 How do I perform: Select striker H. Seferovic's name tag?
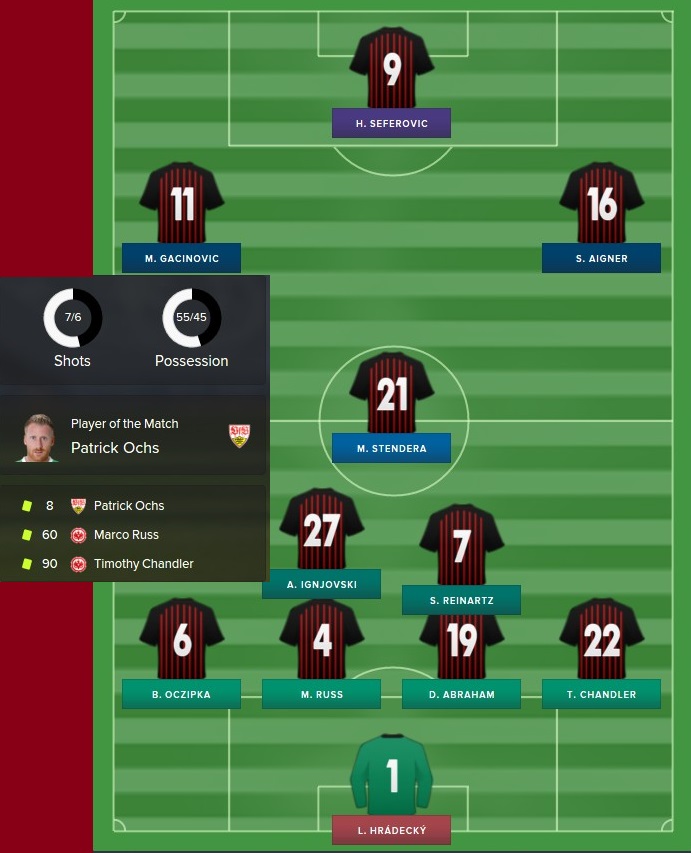click(x=391, y=123)
